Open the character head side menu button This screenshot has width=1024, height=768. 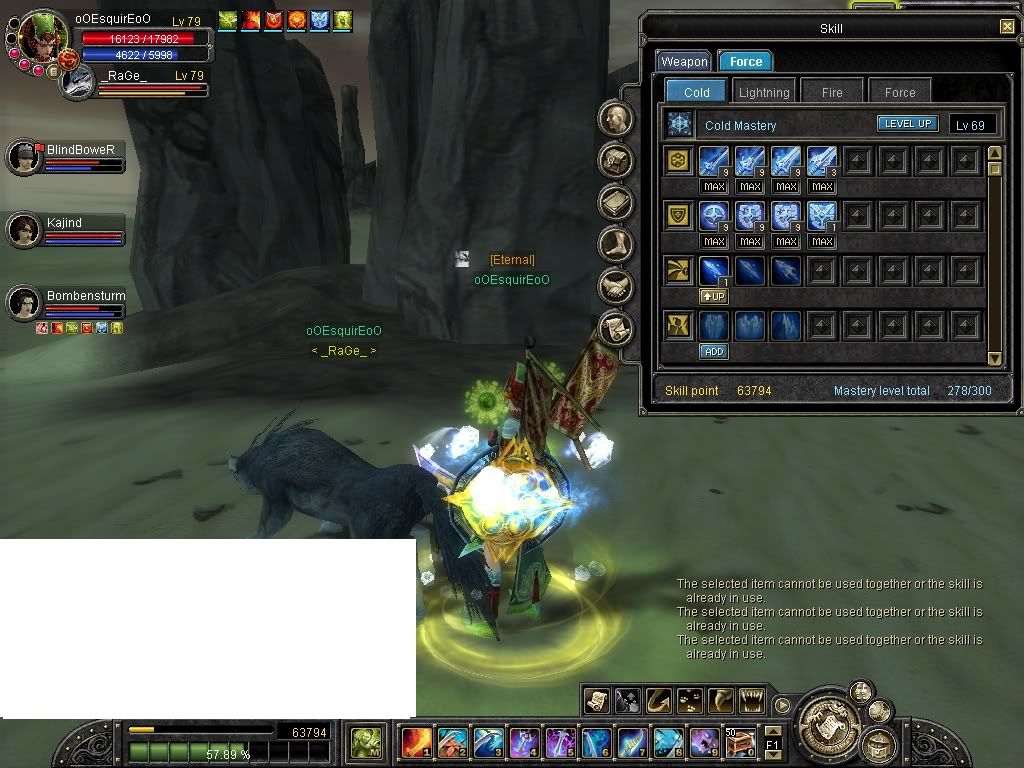(x=616, y=119)
